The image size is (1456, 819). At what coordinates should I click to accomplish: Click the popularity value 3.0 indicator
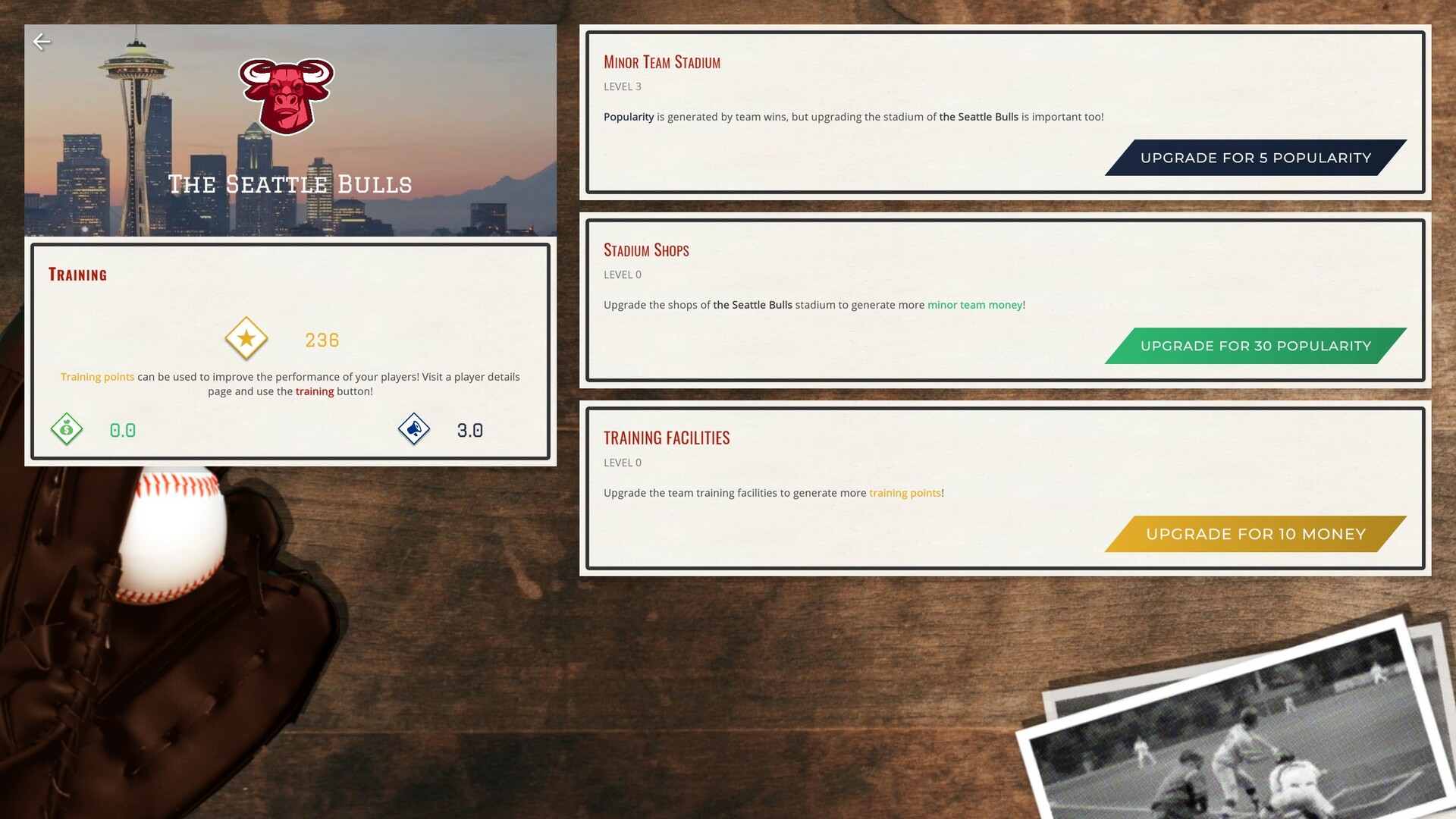tap(470, 429)
